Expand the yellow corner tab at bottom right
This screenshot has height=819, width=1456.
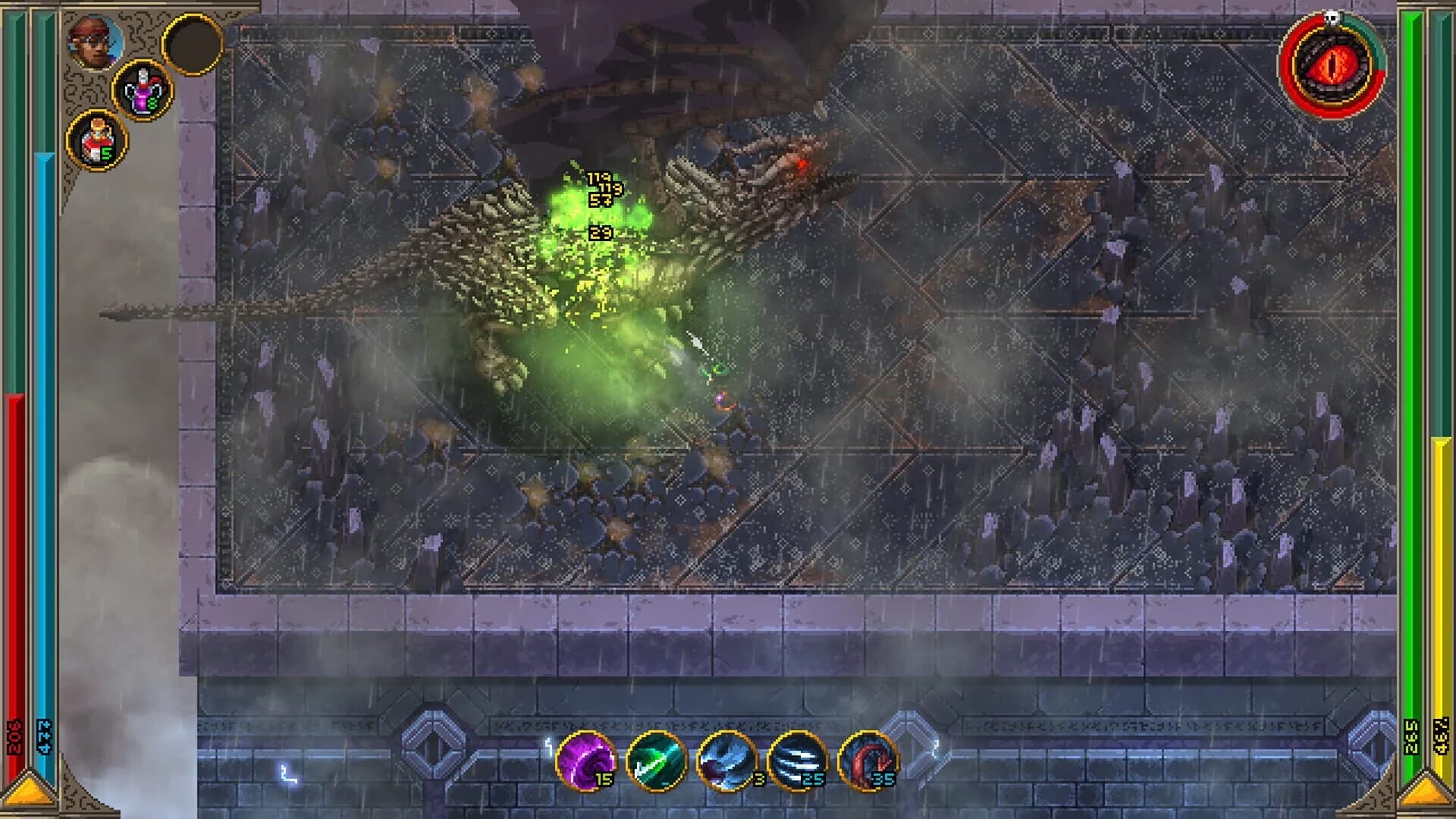[x=1426, y=792]
